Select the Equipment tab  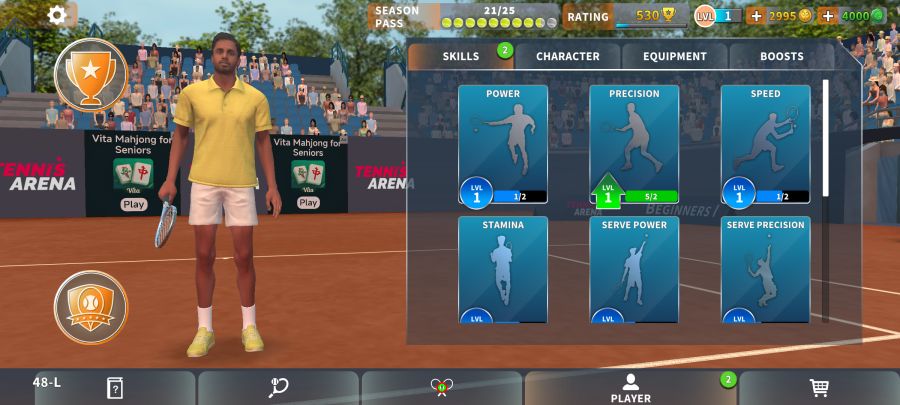675,56
